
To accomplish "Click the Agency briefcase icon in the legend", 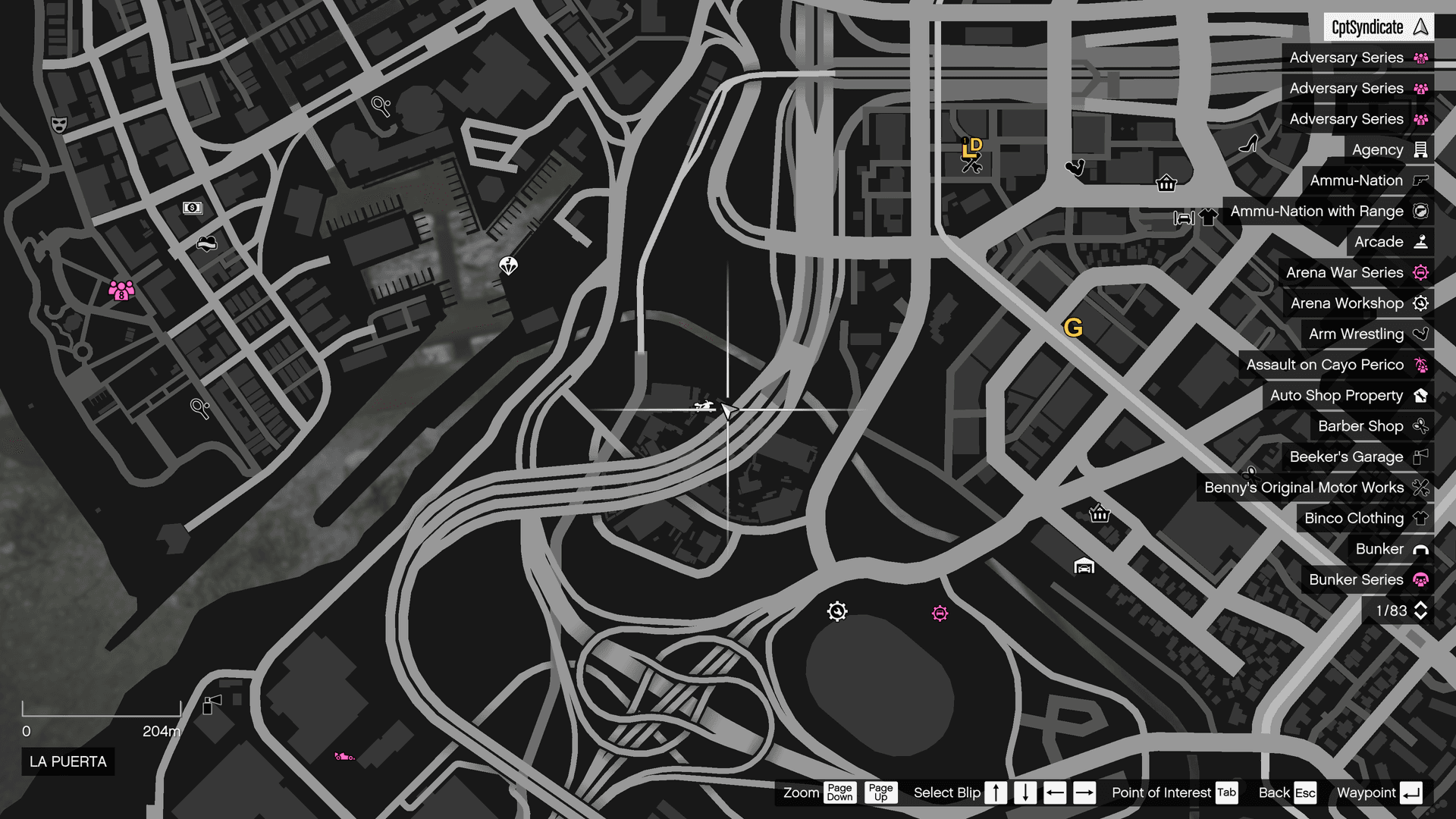I will (x=1419, y=149).
